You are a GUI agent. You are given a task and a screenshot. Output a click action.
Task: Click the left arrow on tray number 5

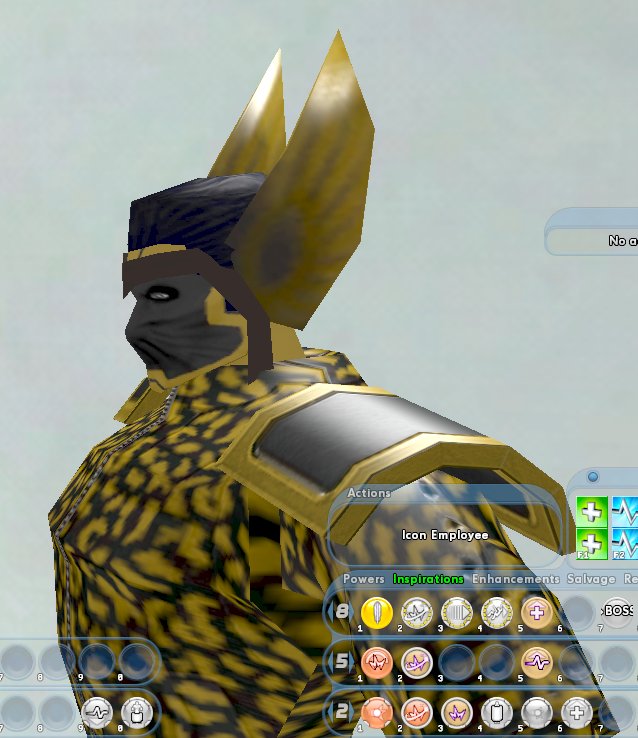pos(329,660)
